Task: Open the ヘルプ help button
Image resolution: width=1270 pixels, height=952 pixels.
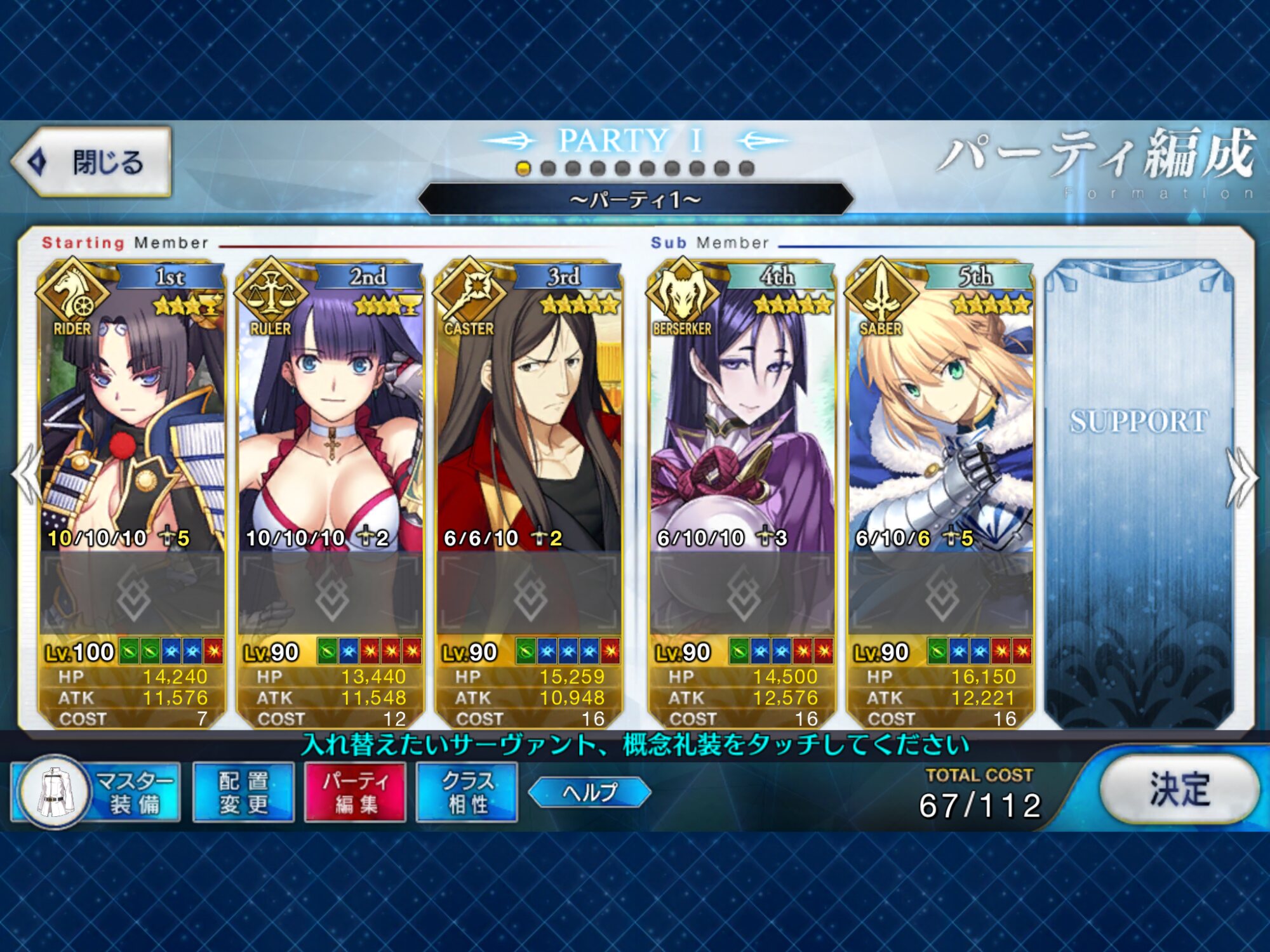Action: [589, 792]
